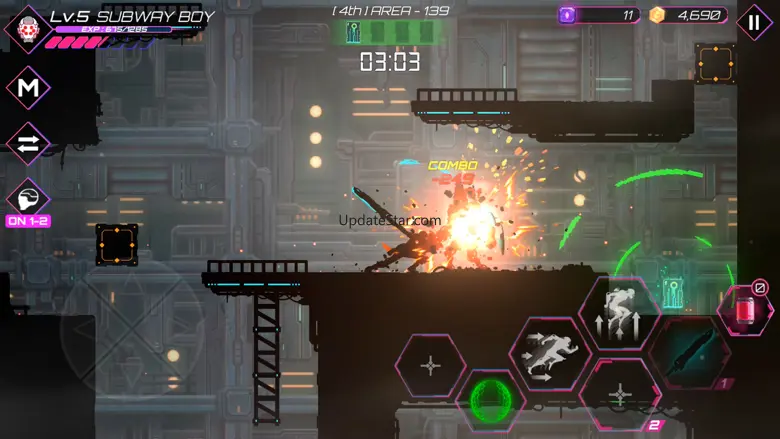Activate the dash running ability
This screenshot has height=439, width=780.
[x=551, y=353]
